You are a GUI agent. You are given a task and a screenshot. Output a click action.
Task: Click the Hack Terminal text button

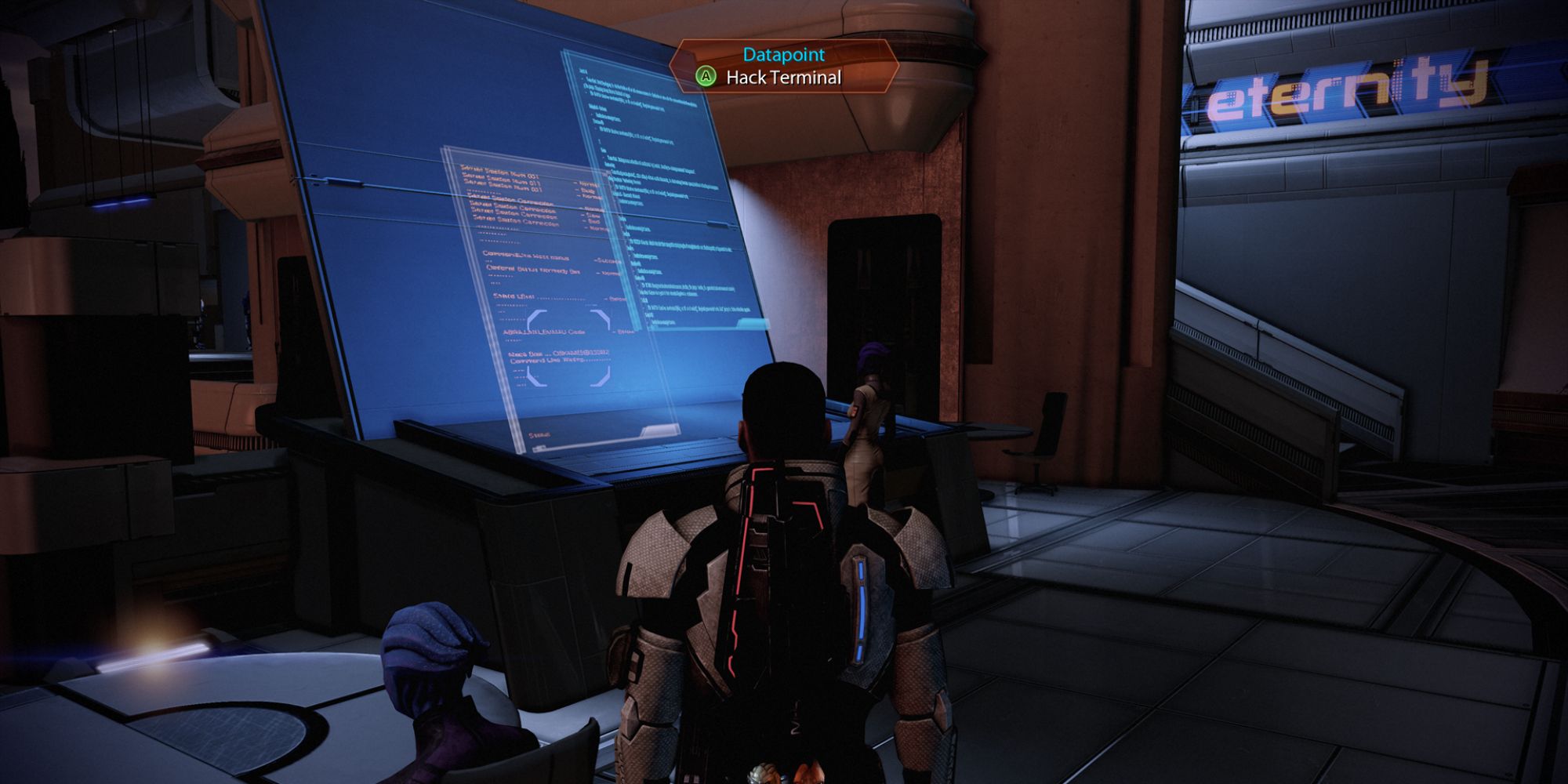[x=784, y=78]
